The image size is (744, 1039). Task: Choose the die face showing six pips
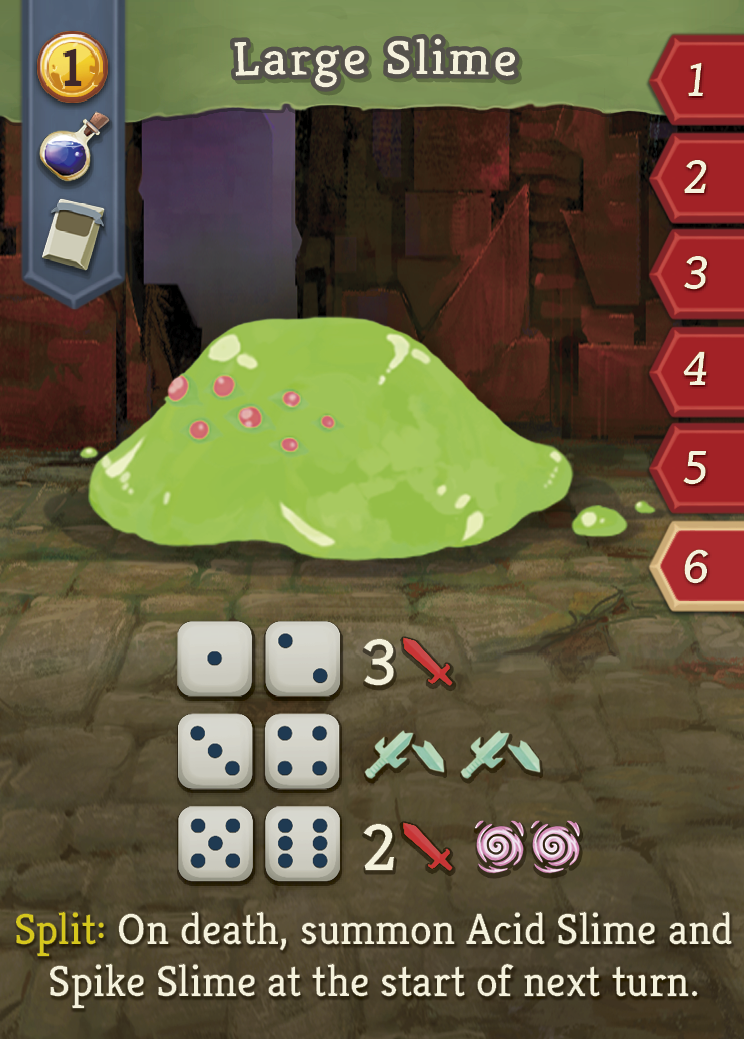(x=302, y=845)
